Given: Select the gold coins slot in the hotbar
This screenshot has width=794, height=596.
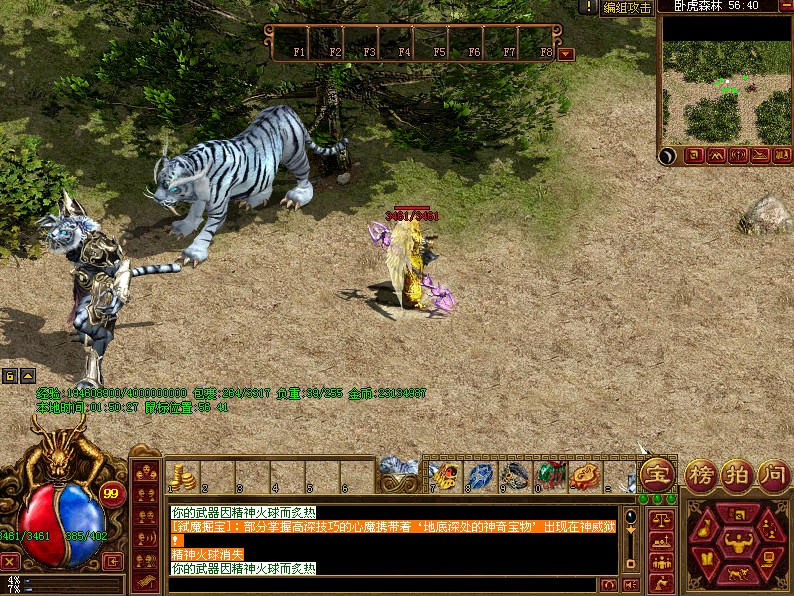Looking at the screenshot, I should click(x=181, y=476).
